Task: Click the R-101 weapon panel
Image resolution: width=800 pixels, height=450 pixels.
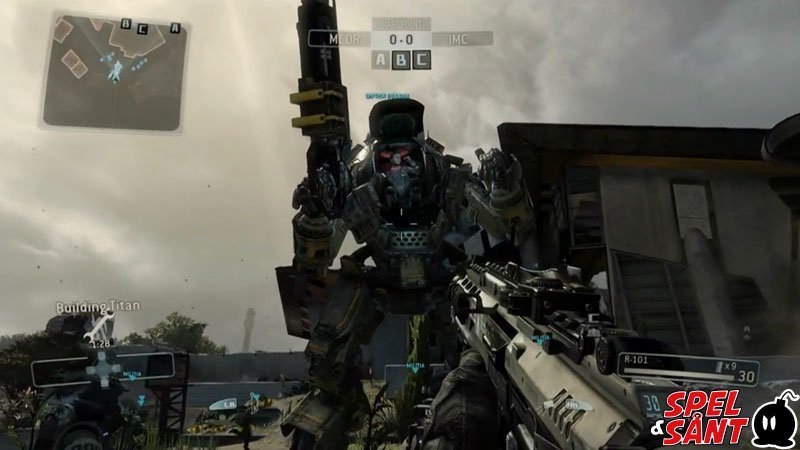Action: click(x=687, y=369)
